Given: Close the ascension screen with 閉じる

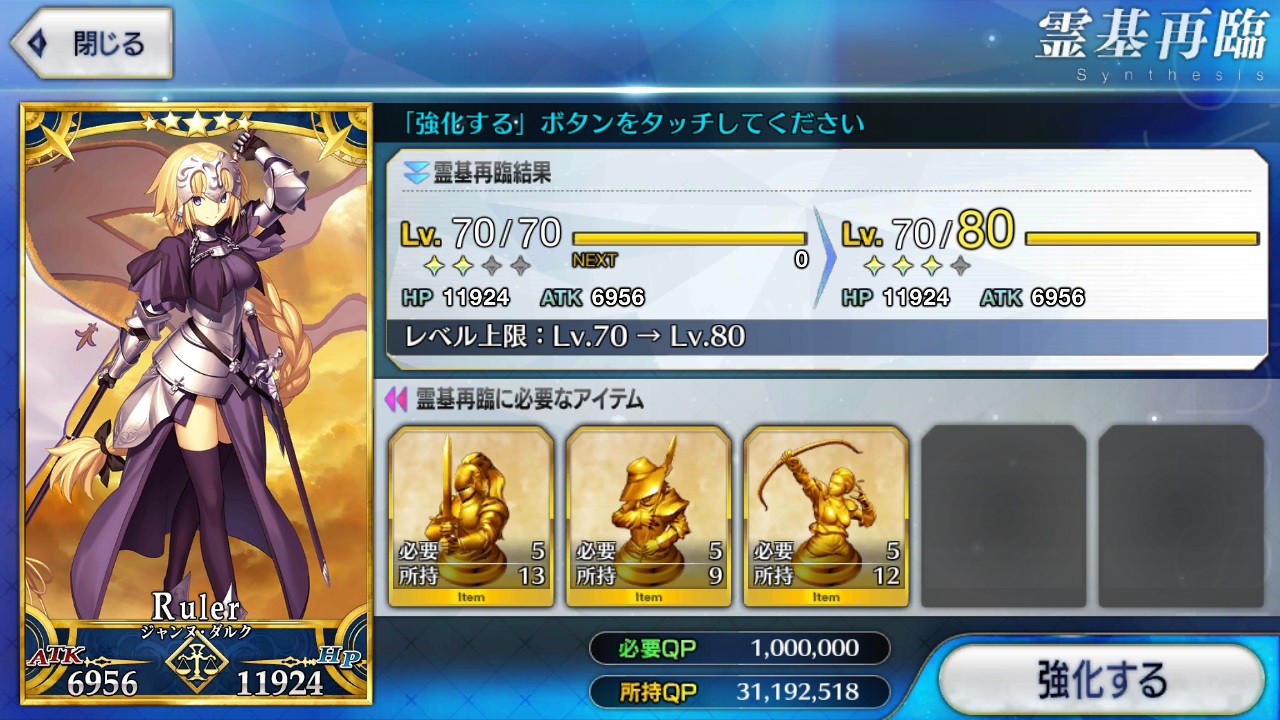Looking at the screenshot, I should tap(92, 44).
